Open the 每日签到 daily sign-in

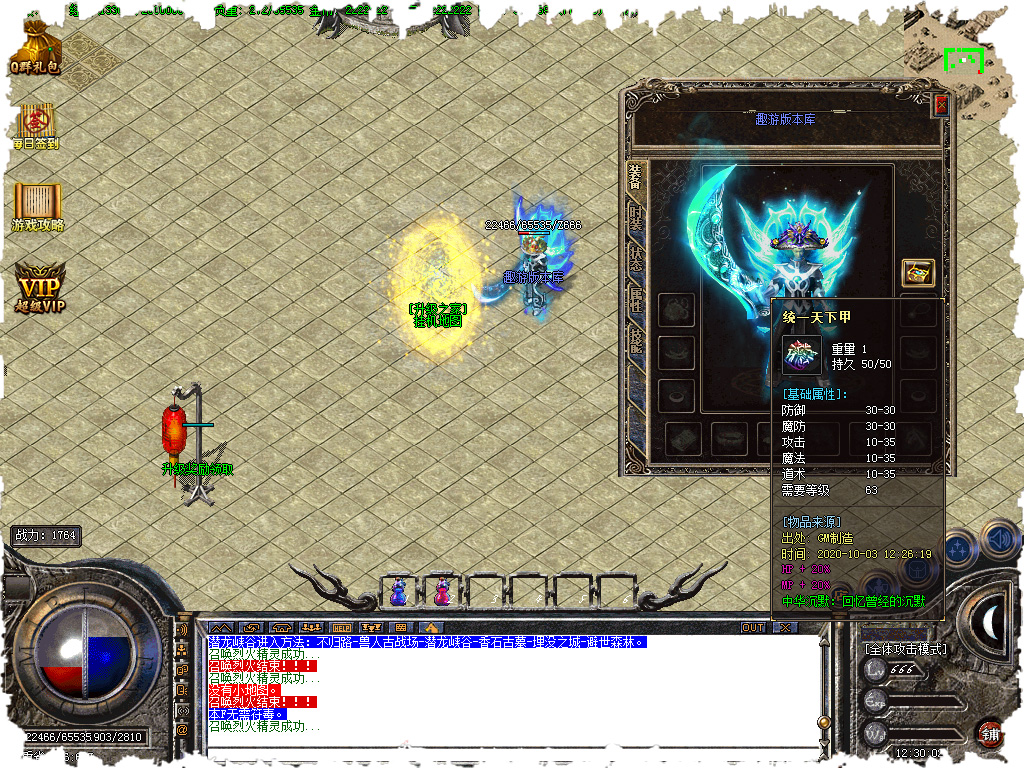[x=36, y=123]
